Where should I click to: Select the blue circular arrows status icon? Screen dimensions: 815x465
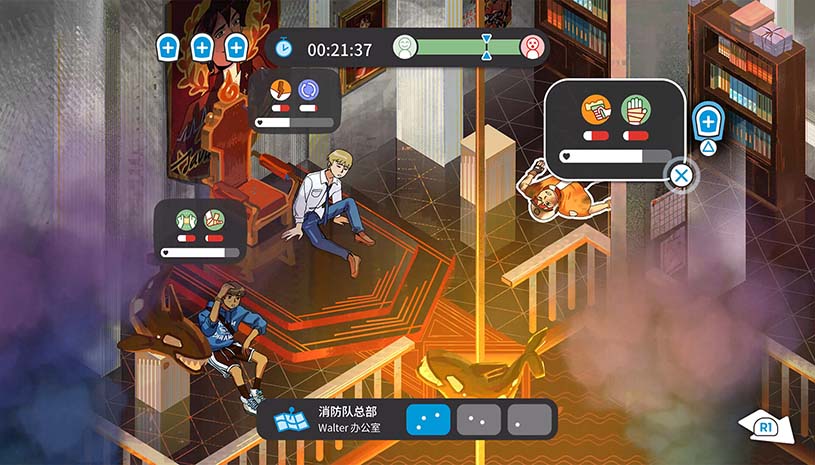click(x=308, y=90)
